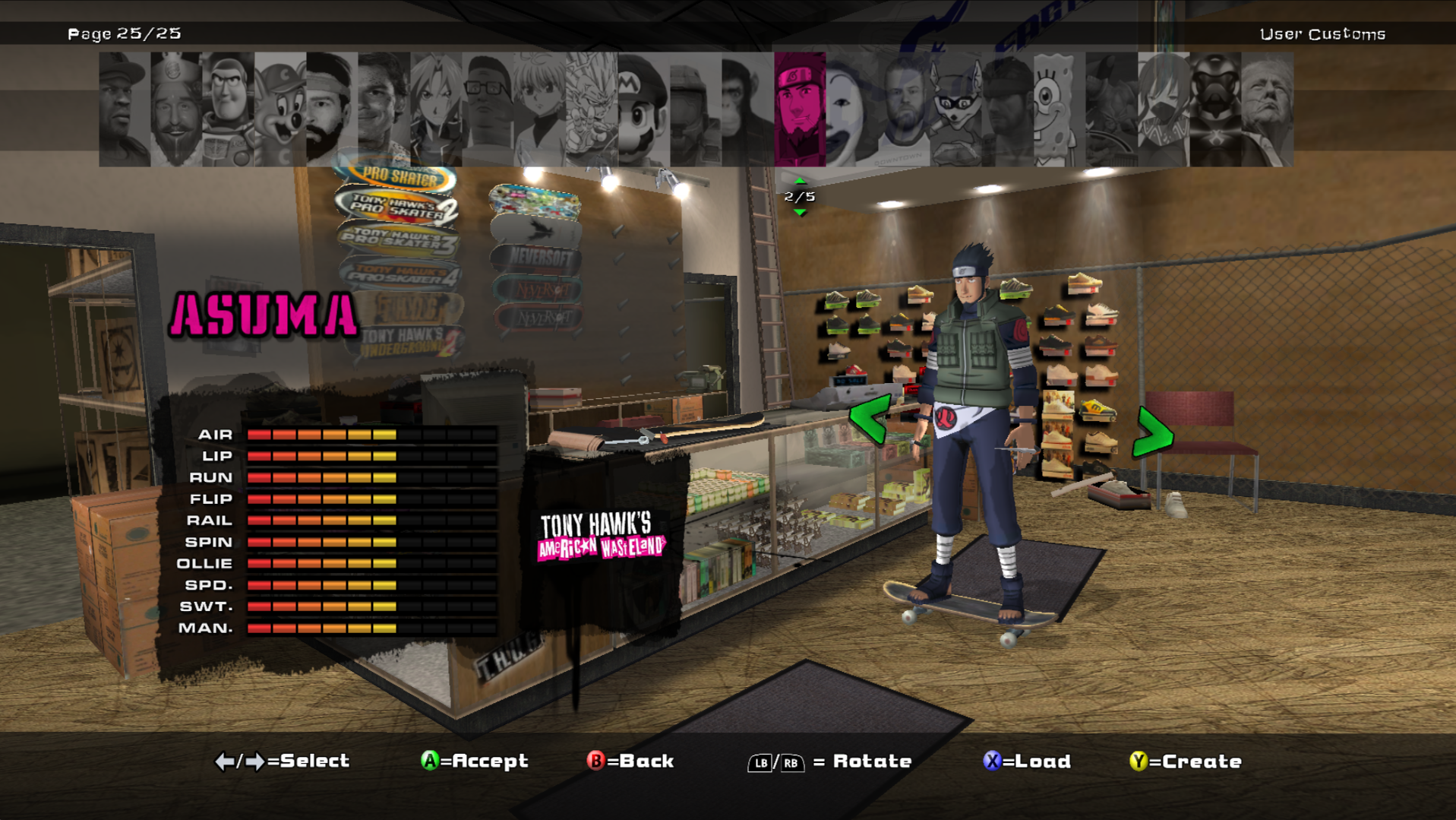Viewport: 1456px width, 820px height.
Task: Select the Sly Cooper raccoon portrait
Action: pyautogui.click(x=955, y=109)
